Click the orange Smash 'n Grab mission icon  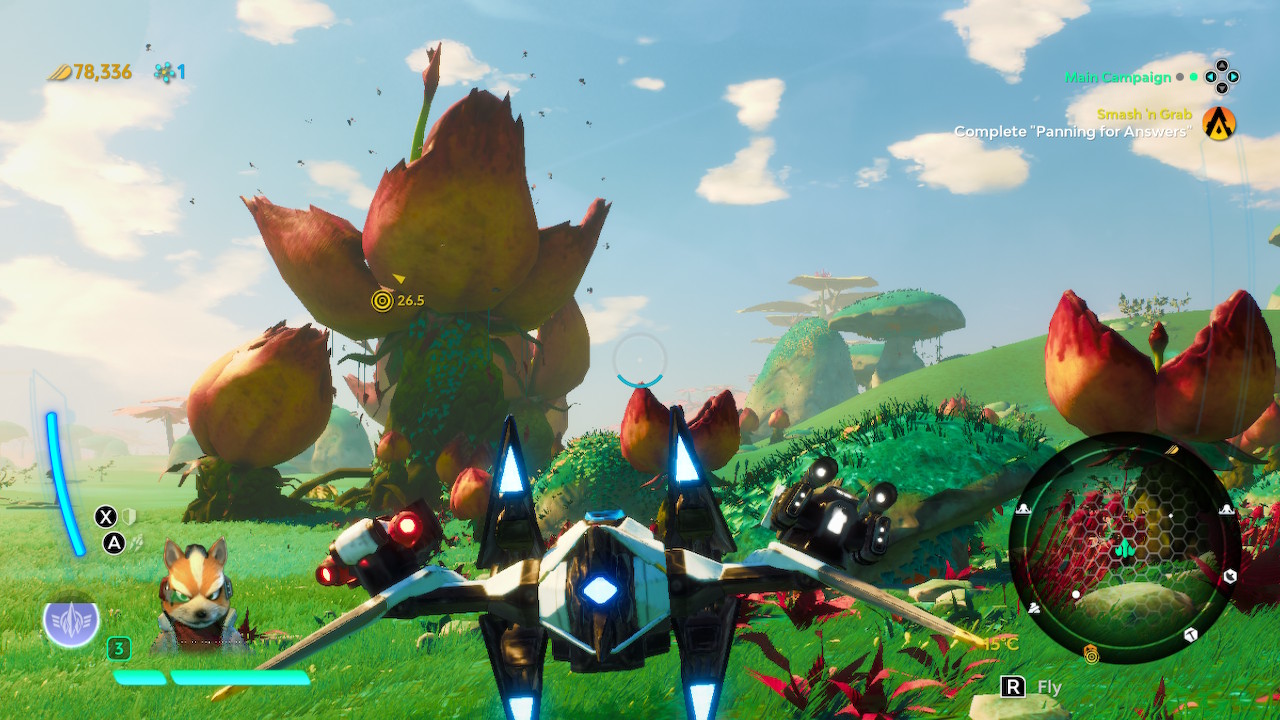coord(1219,123)
